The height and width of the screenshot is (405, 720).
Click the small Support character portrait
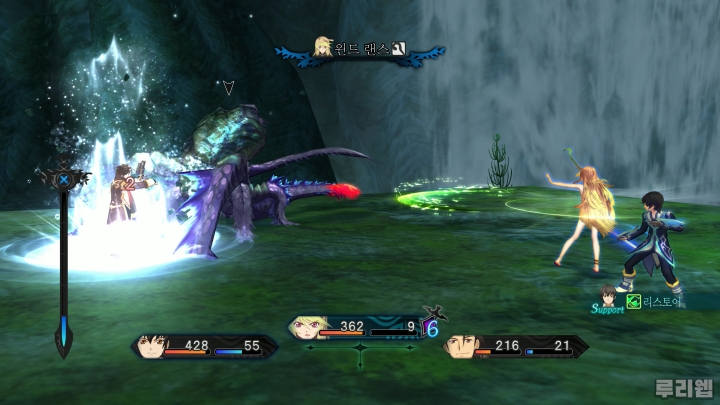click(x=609, y=294)
